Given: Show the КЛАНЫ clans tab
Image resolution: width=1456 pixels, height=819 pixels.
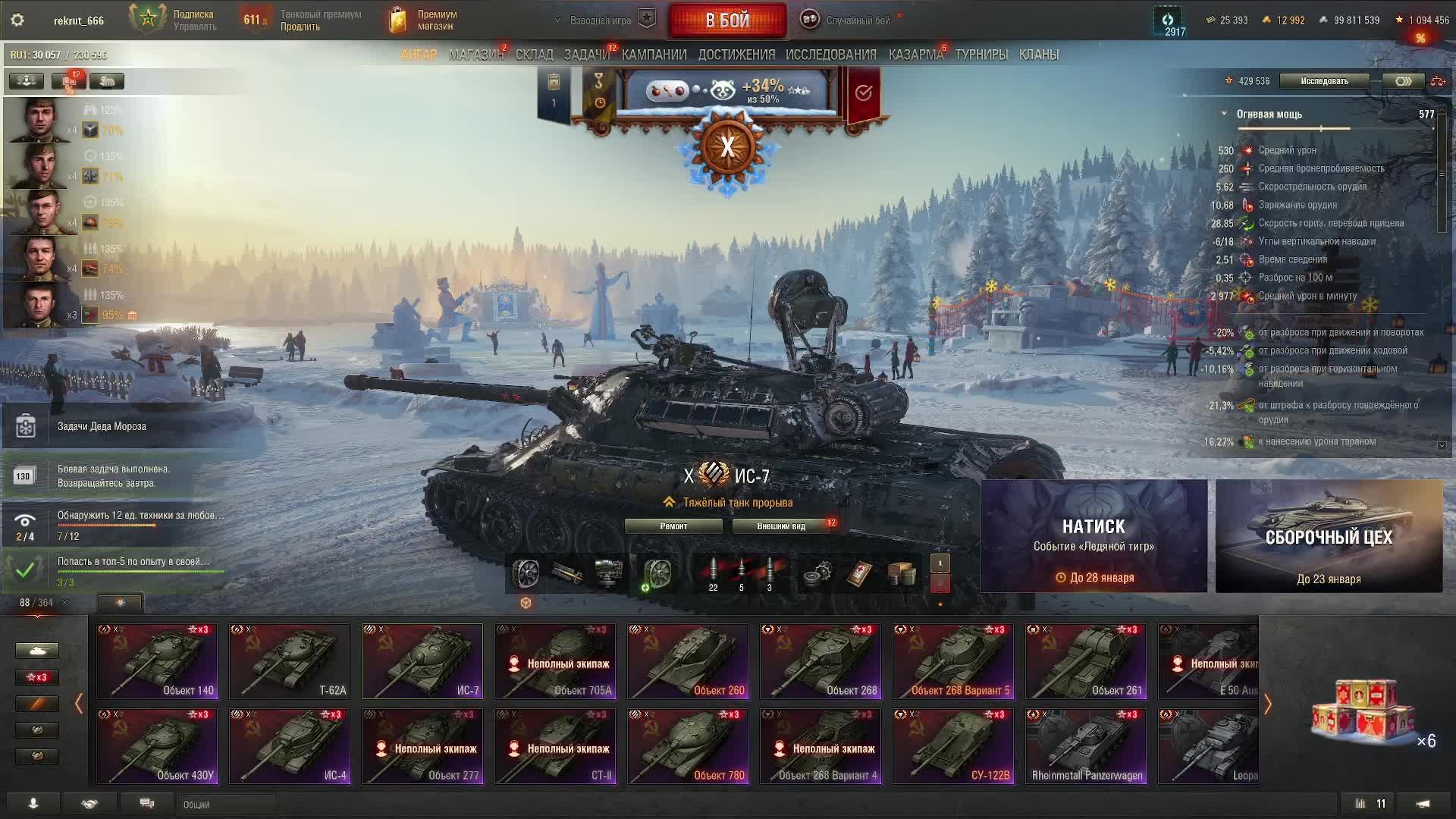Looking at the screenshot, I should [1038, 55].
